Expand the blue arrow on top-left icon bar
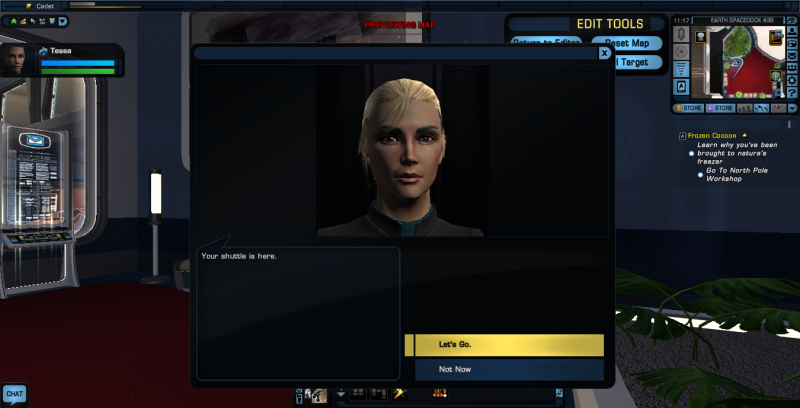This screenshot has height=408, width=800. pos(63,20)
